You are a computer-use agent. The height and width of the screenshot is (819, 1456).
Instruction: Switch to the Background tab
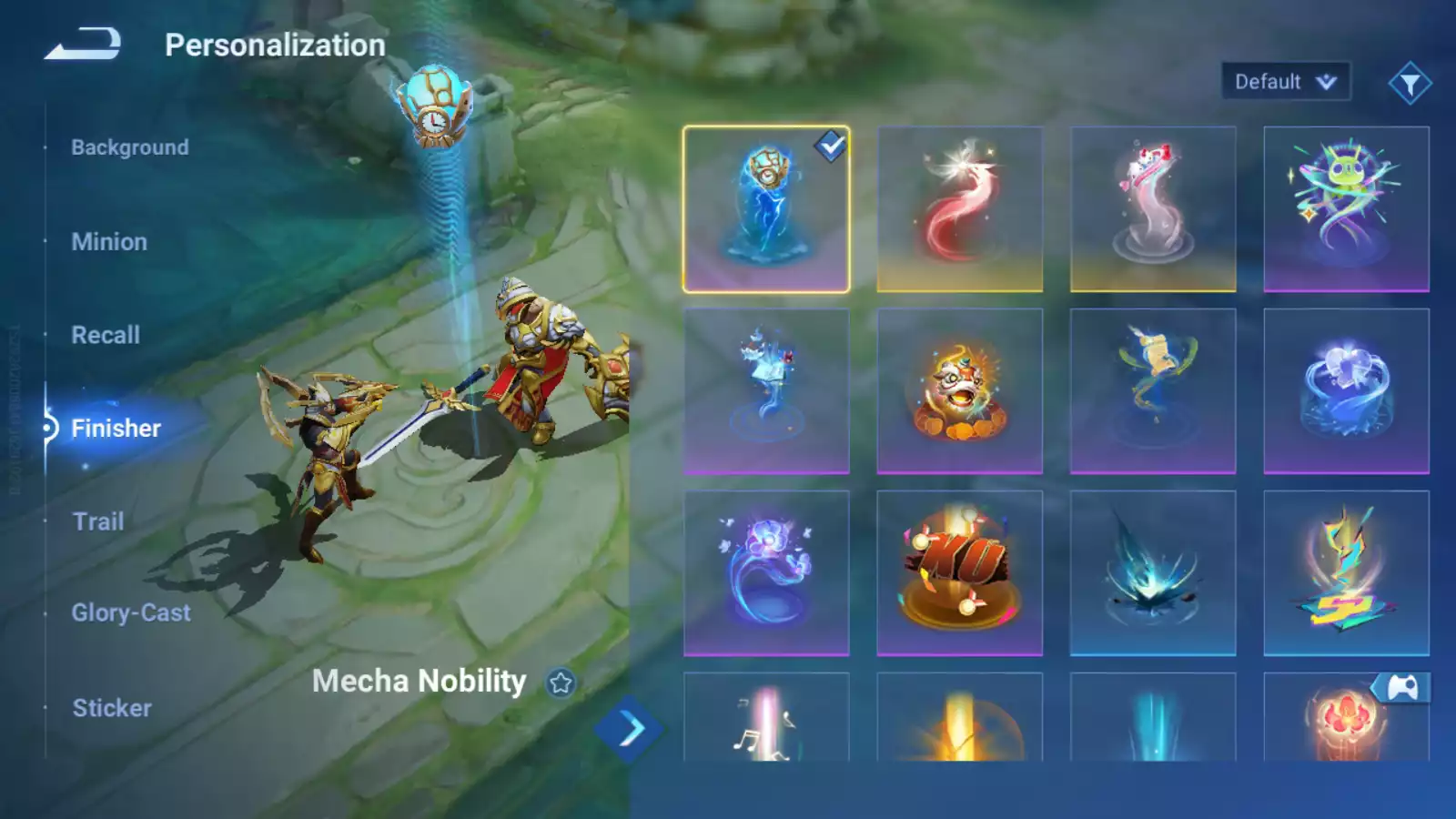coord(130,147)
